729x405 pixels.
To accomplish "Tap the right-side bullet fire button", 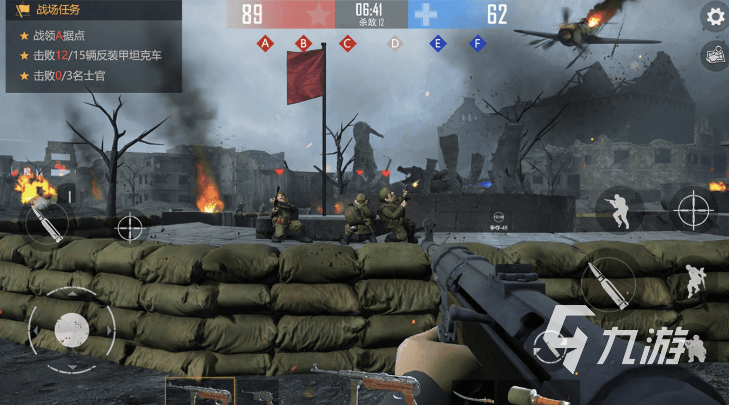I will pyautogui.click(x=605, y=287).
